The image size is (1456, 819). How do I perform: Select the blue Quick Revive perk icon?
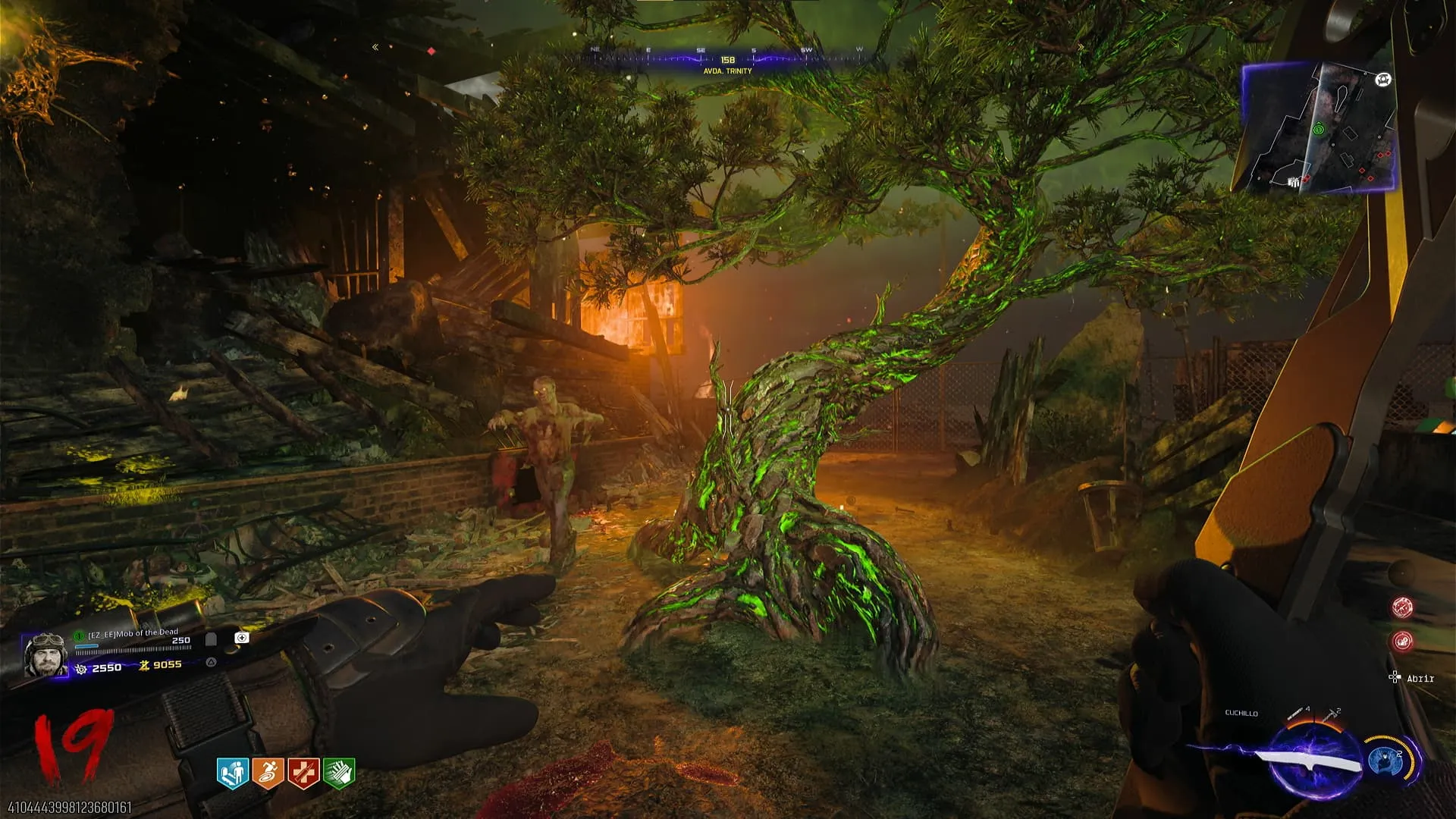click(x=233, y=773)
